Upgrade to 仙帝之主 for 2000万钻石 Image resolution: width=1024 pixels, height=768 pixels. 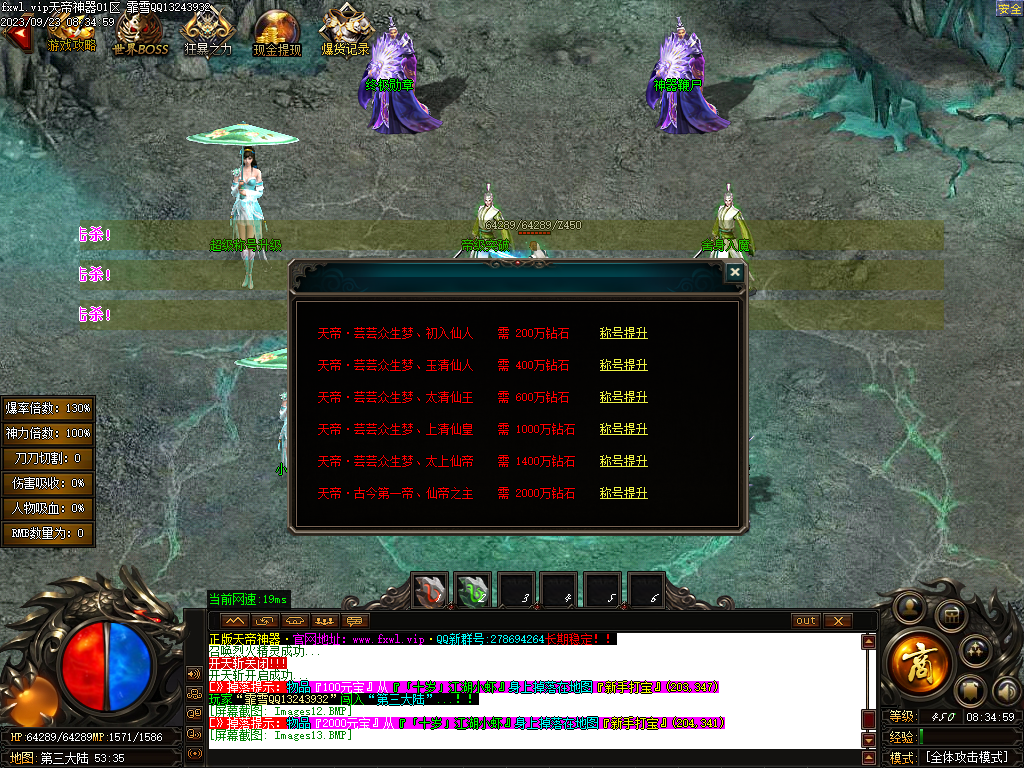point(623,493)
